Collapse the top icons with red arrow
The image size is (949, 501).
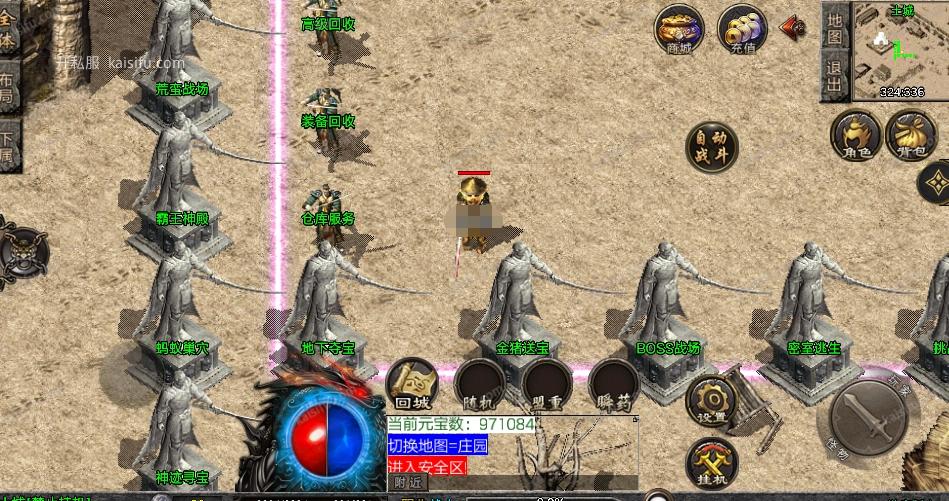pyautogui.click(x=793, y=27)
